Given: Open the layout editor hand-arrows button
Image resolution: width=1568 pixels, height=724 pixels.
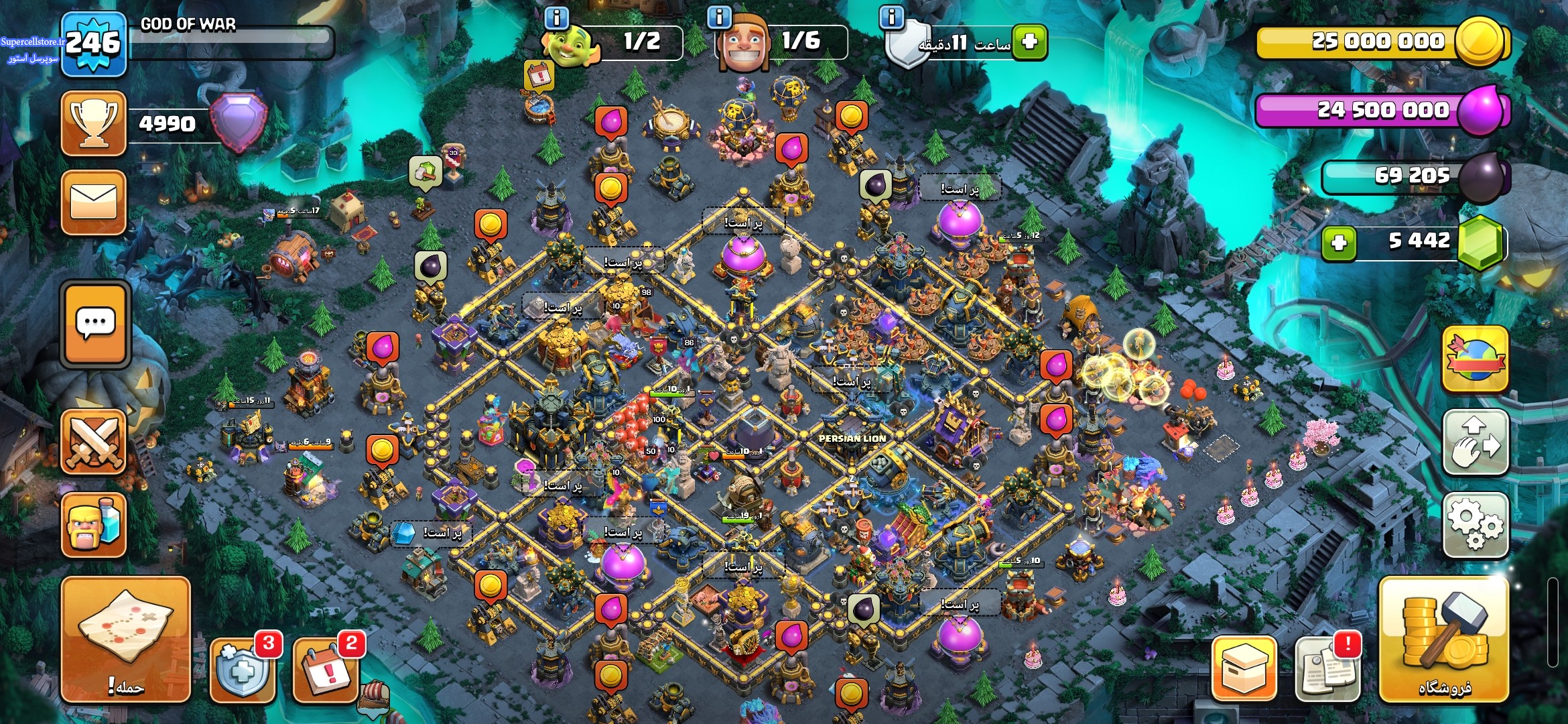Looking at the screenshot, I should click(1475, 442).
